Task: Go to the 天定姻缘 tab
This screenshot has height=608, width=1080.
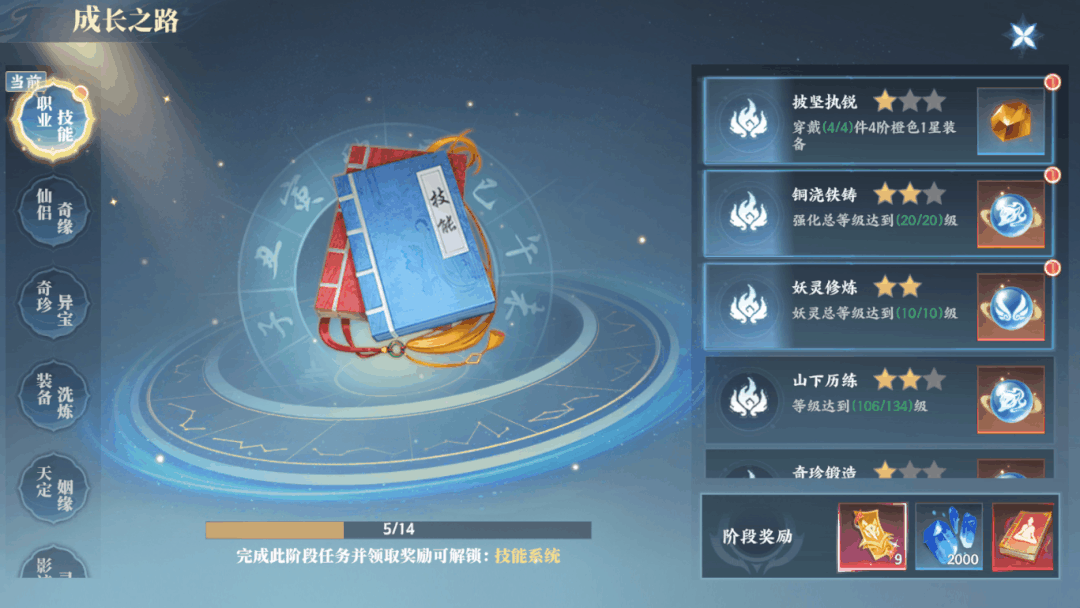Action: click(x=55, y=488)
